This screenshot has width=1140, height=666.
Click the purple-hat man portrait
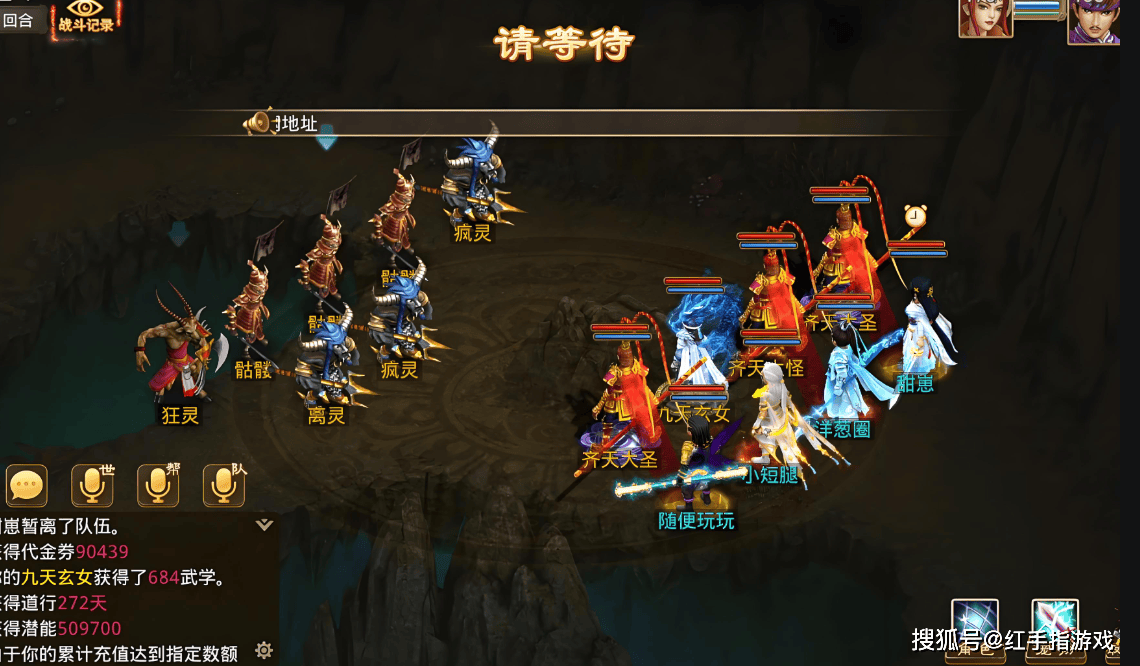[x=1093, y=21]
